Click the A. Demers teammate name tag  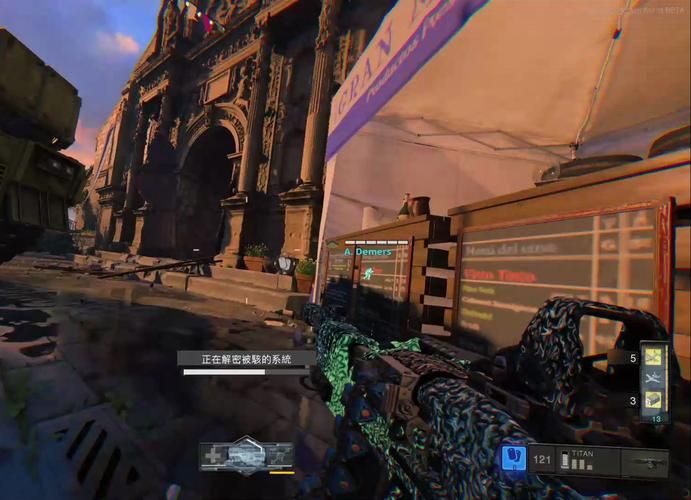click(367, 252)
